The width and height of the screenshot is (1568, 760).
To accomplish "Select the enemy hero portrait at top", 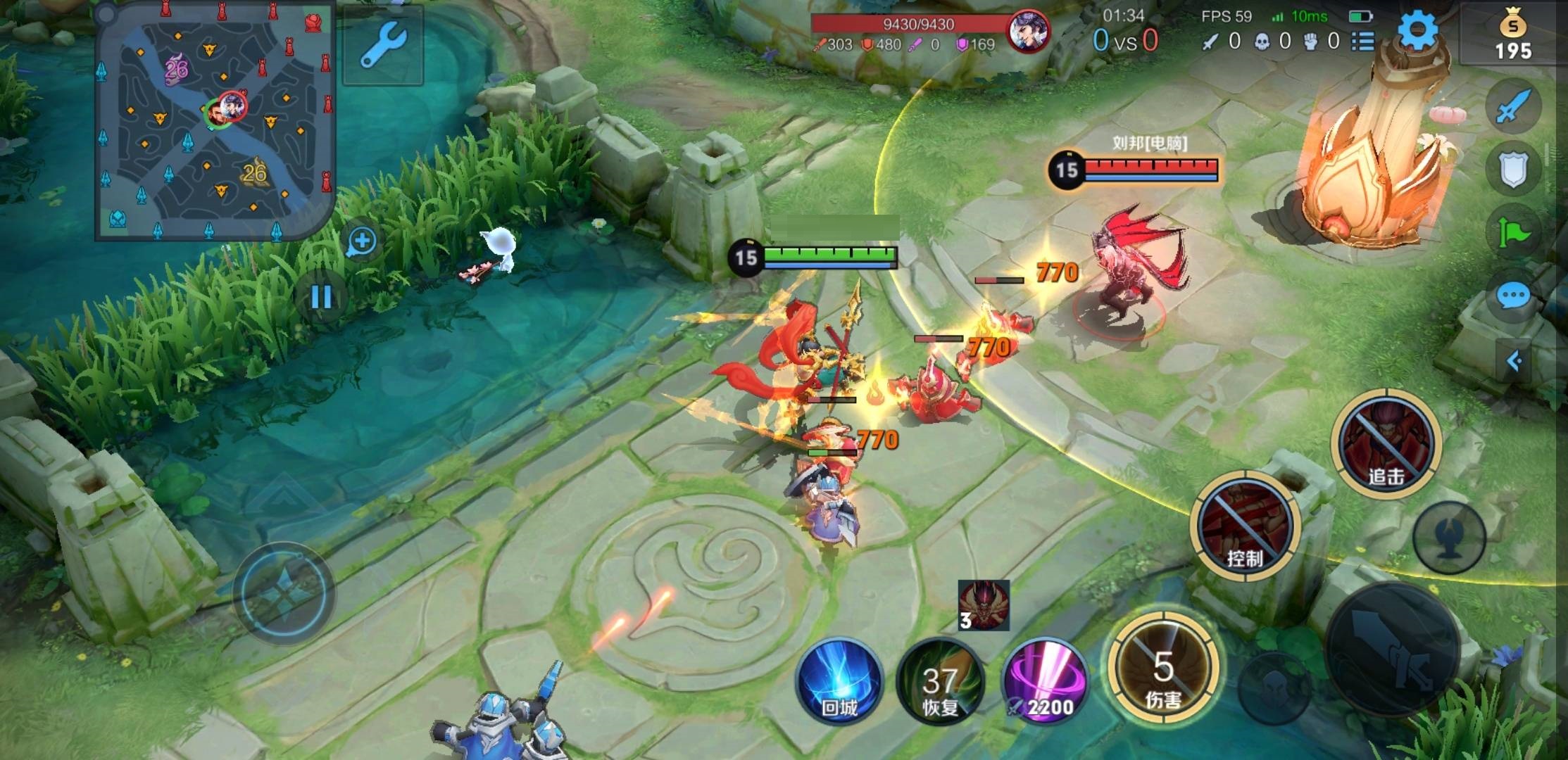I will pos(1028,32).
